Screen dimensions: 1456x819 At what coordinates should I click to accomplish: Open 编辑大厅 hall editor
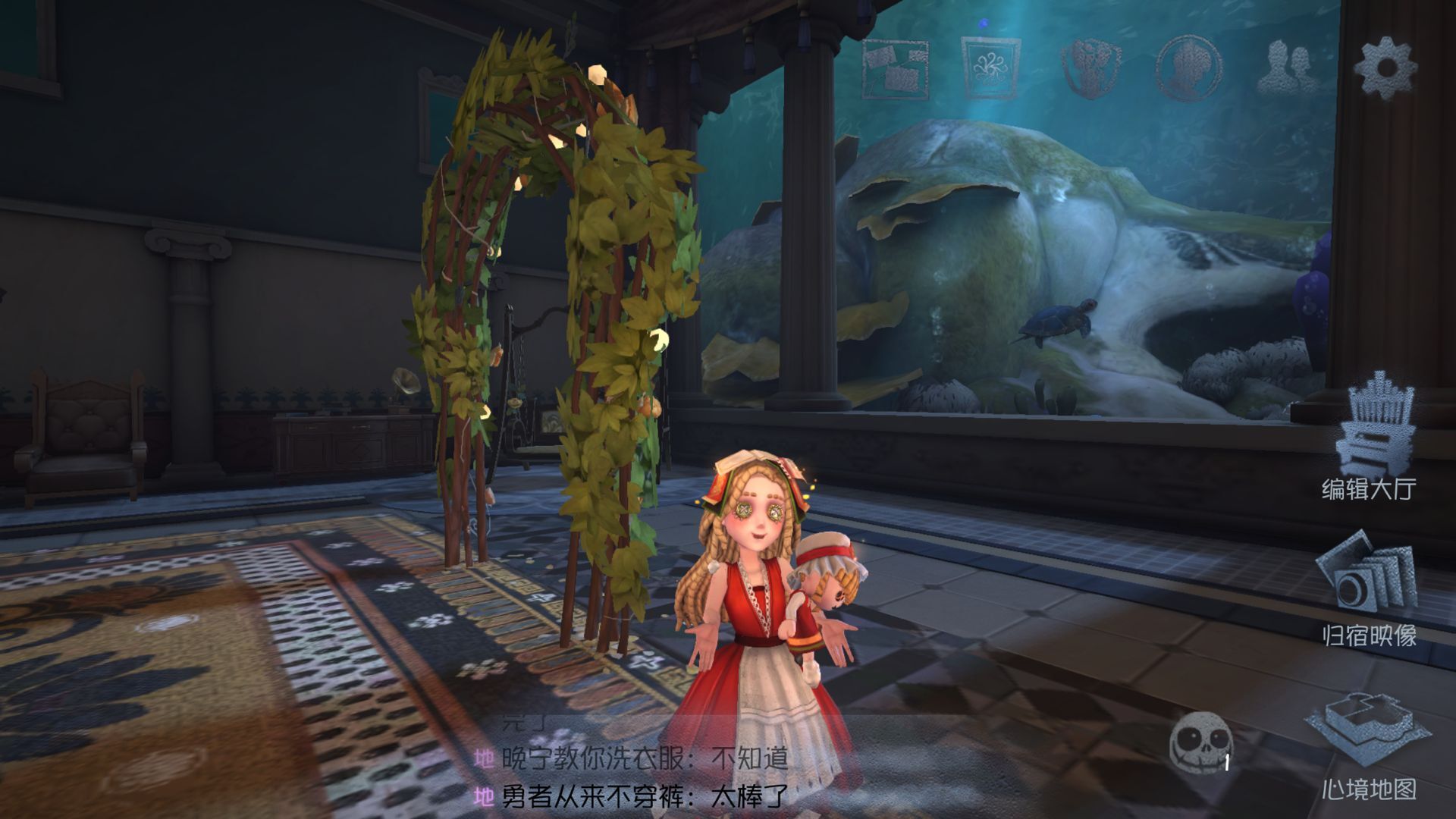[x=1370, y=440]
